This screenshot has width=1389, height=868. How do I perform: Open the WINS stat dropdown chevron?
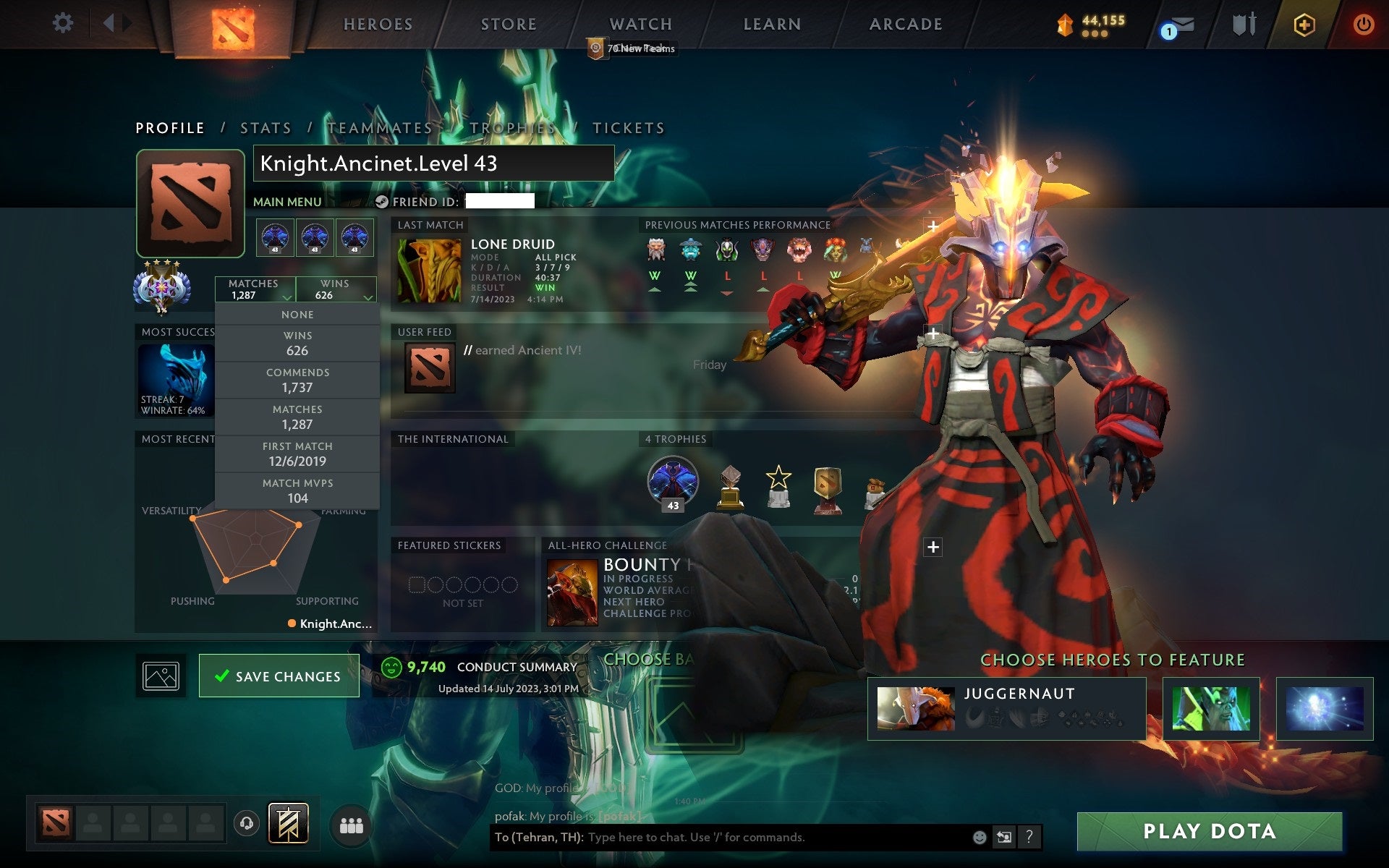[x=368, y=297]
